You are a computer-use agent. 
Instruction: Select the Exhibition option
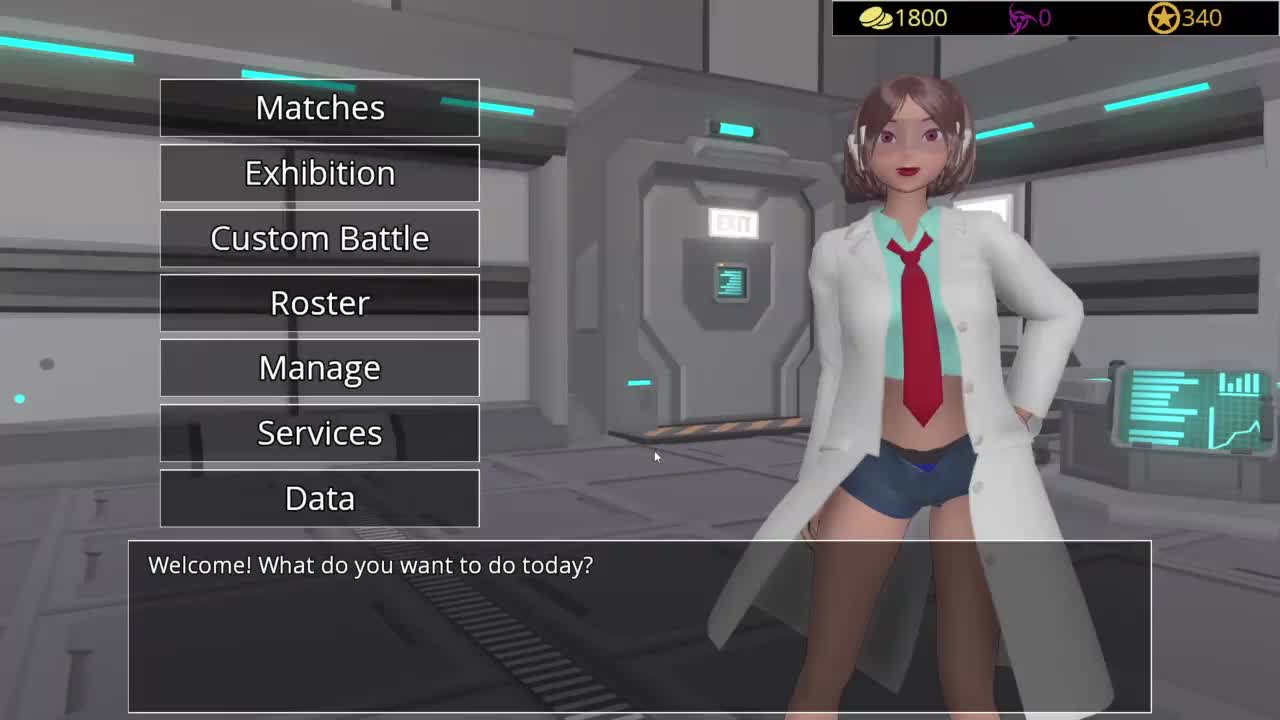(x=320, y=173)
